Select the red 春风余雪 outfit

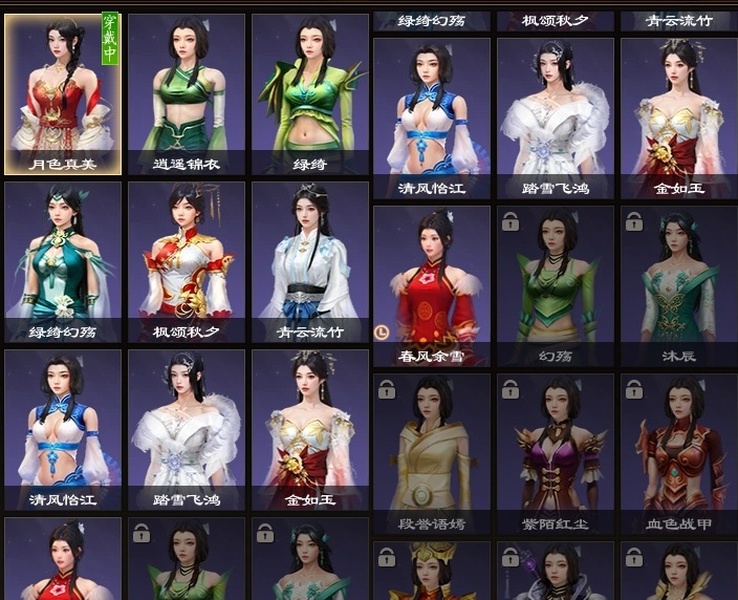(x=432, y=284)
